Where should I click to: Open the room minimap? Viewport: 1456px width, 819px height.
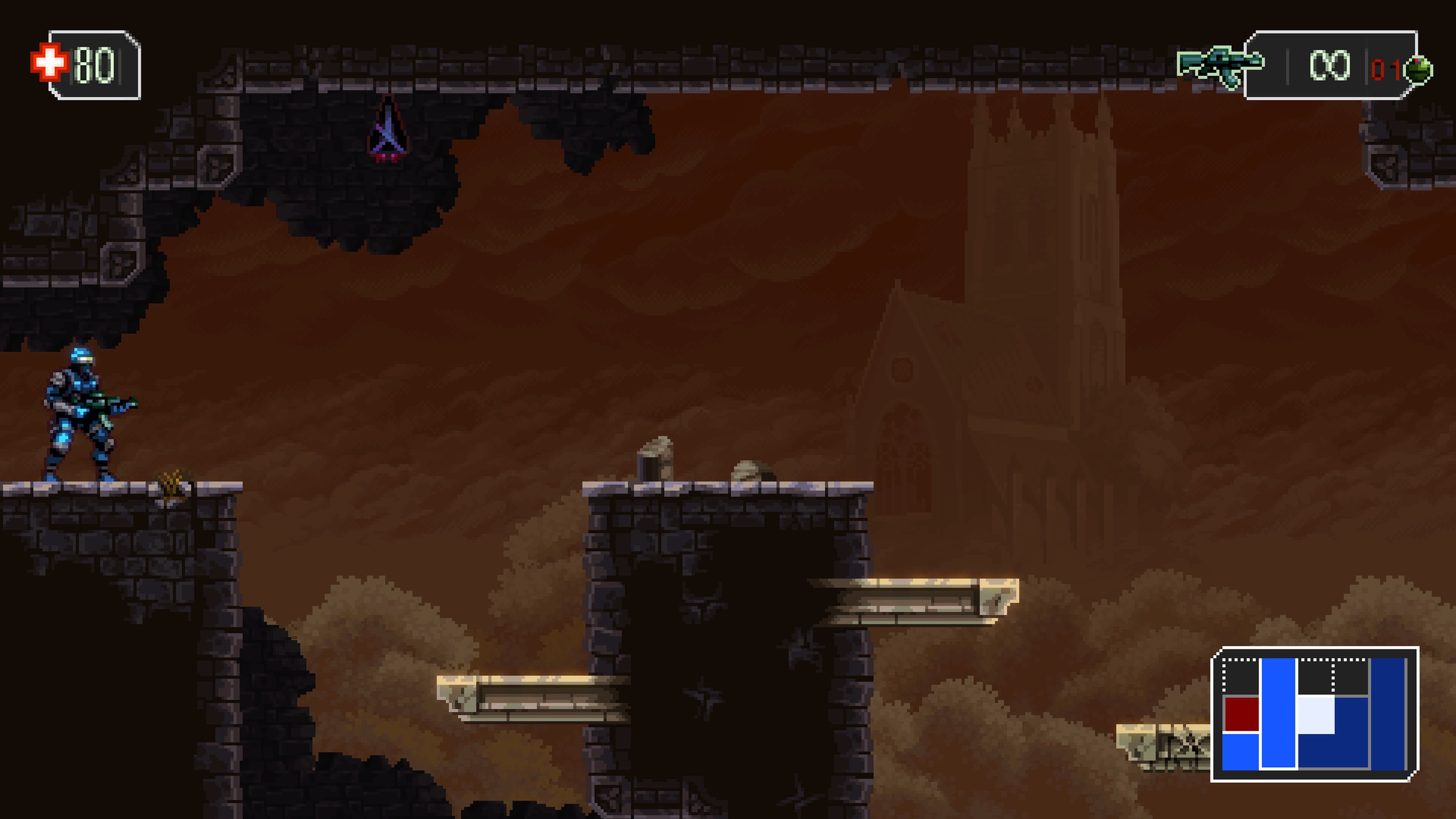coord(1313,714)
